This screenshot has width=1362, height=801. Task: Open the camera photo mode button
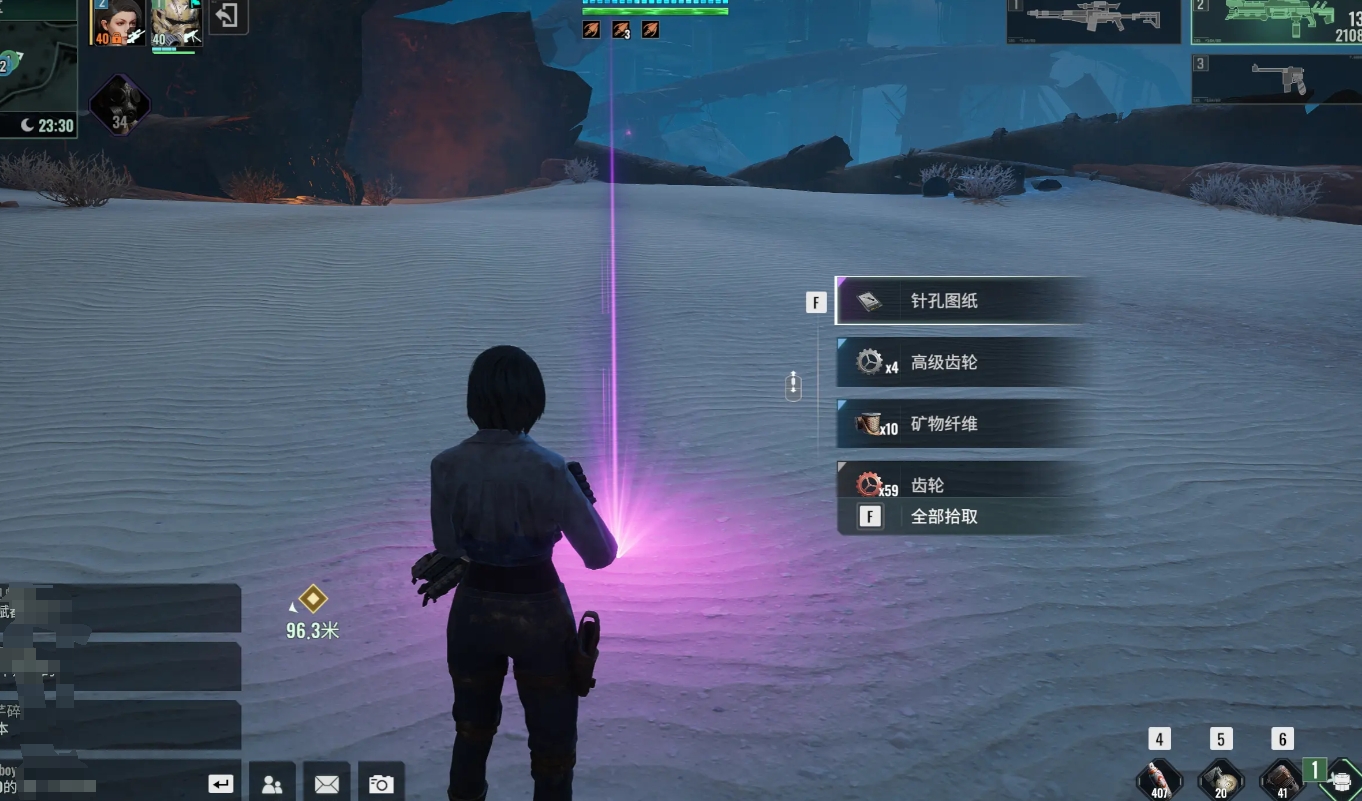[x=380, y=784]
